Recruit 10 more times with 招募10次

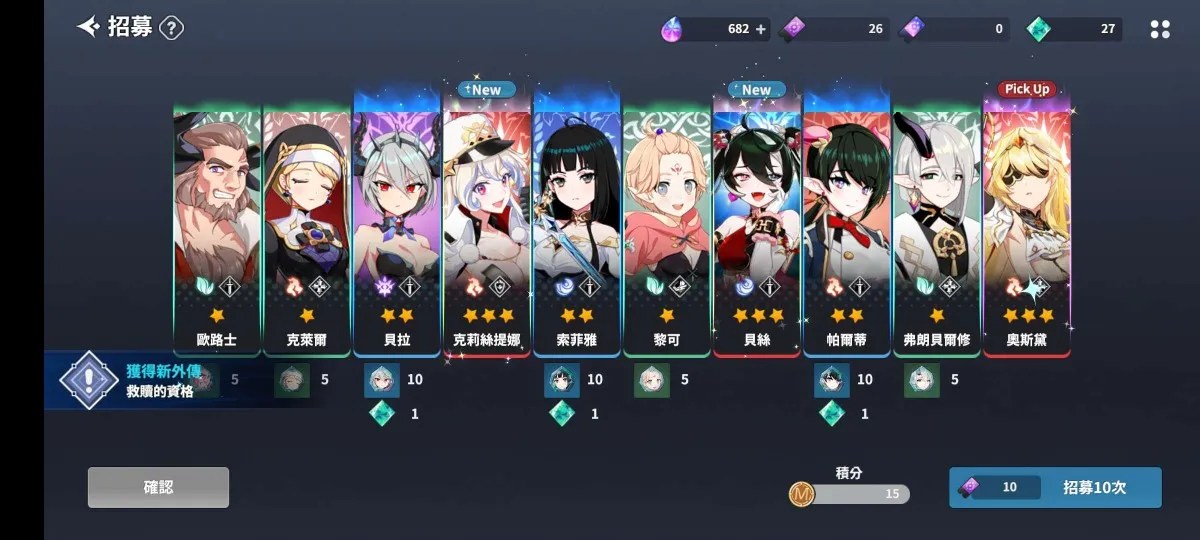point(1055,487)
